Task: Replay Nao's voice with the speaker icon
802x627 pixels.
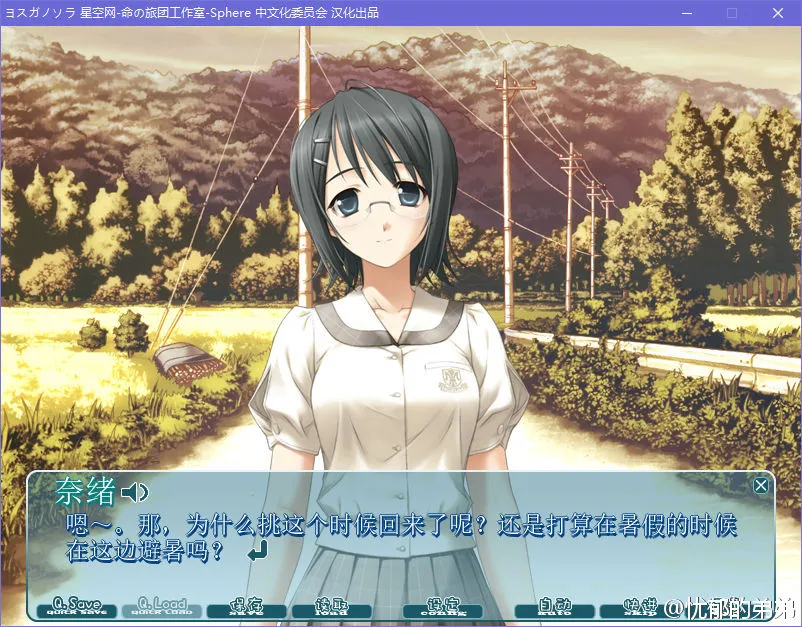Action: 134,492
